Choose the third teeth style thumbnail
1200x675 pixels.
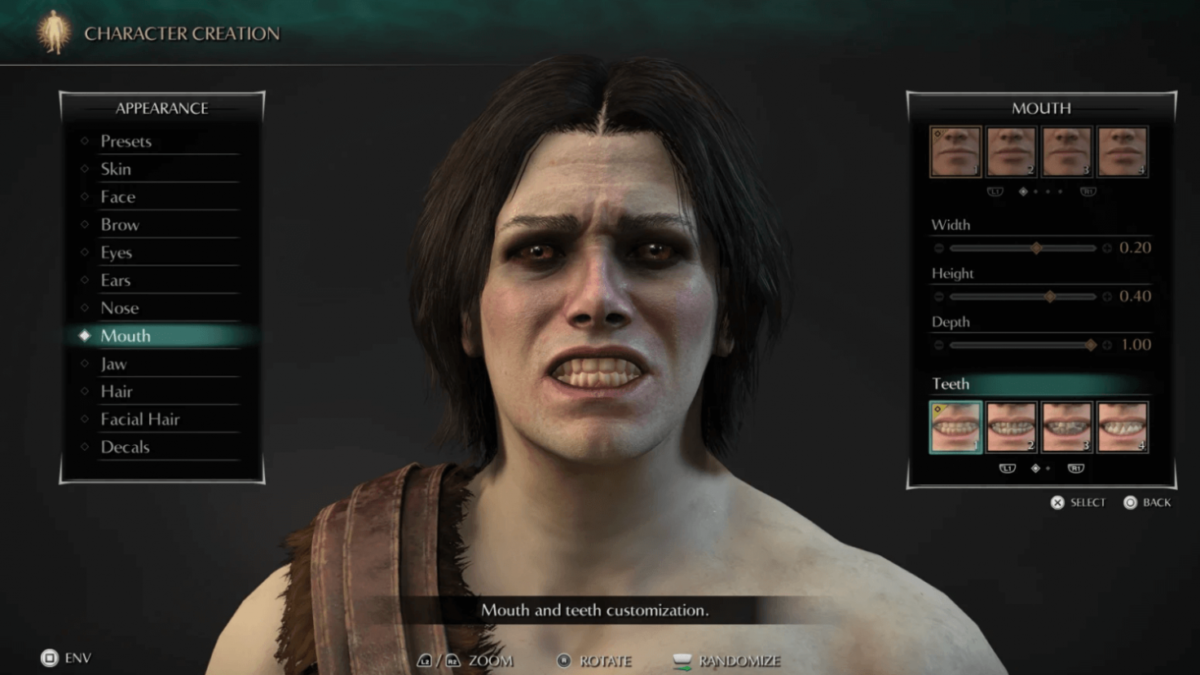(x=1066, y=428)
